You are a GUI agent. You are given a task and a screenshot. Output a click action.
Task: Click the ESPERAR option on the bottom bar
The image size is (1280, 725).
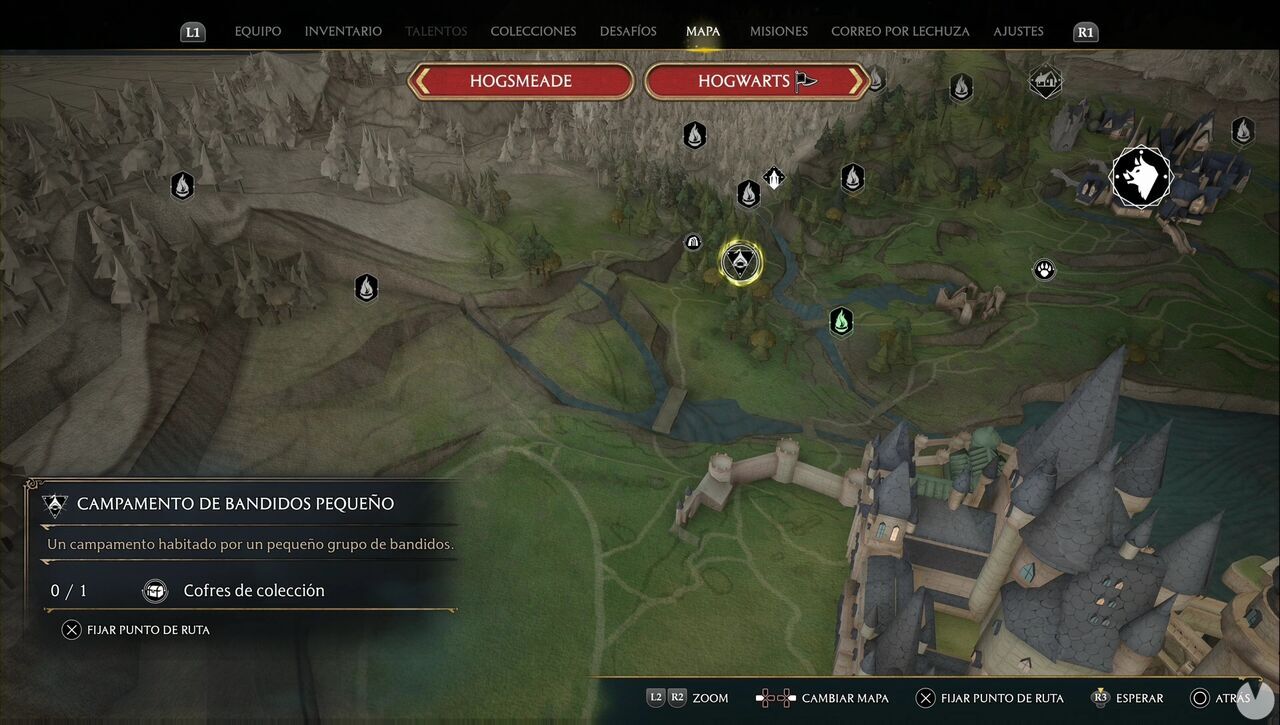(1141, 698)
